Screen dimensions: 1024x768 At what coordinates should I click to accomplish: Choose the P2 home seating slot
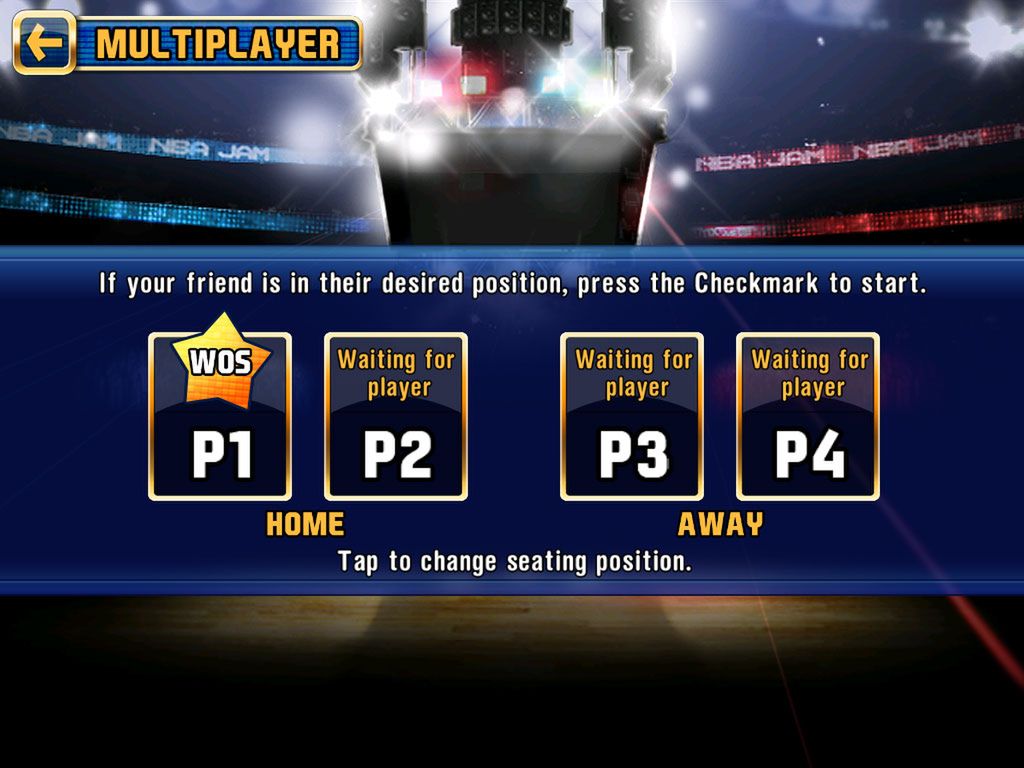396,417
